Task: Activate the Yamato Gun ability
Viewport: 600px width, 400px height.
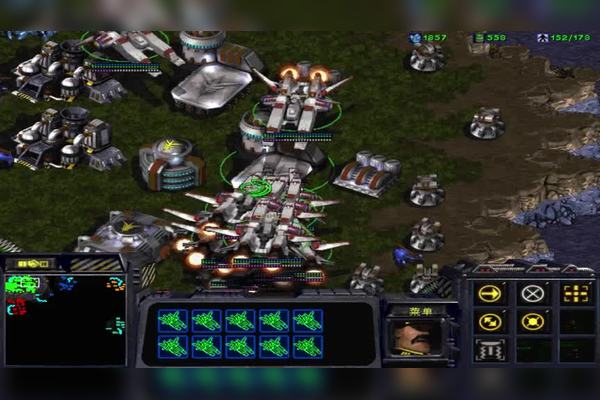Action: tap(490, 350)
